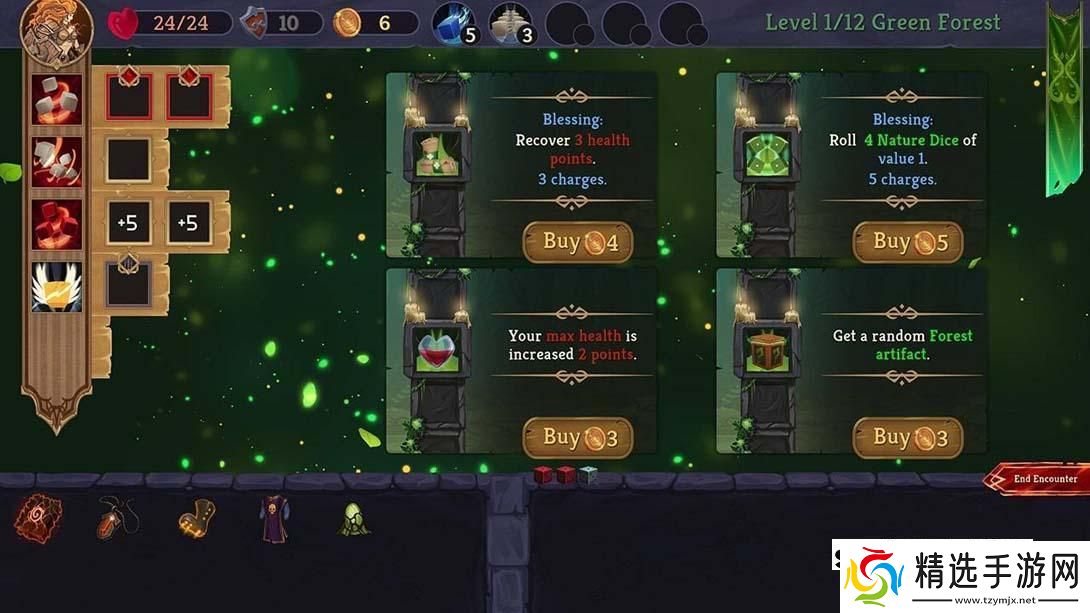
Task: Open the red-haired hero portrait
Action: (x=56, y=27)
